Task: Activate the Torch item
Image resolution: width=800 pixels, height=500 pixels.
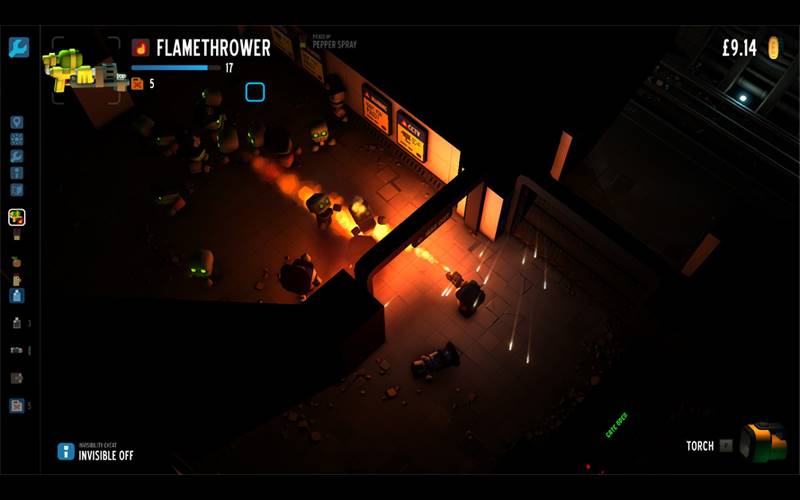Action: pyautogui.click(x=765, y=443)
